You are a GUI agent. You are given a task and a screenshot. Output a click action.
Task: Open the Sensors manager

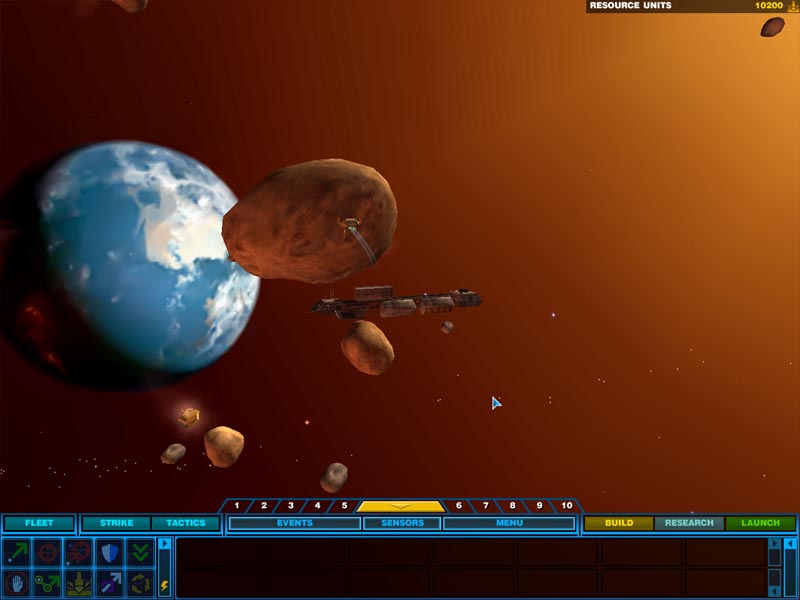402,523
